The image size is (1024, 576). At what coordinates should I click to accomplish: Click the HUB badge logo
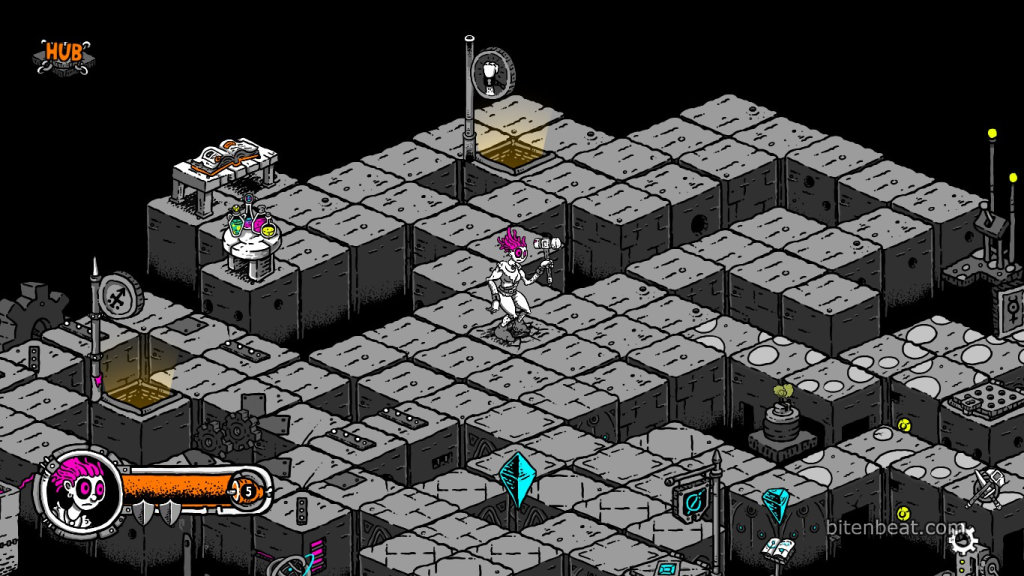(x=62, y=56)
